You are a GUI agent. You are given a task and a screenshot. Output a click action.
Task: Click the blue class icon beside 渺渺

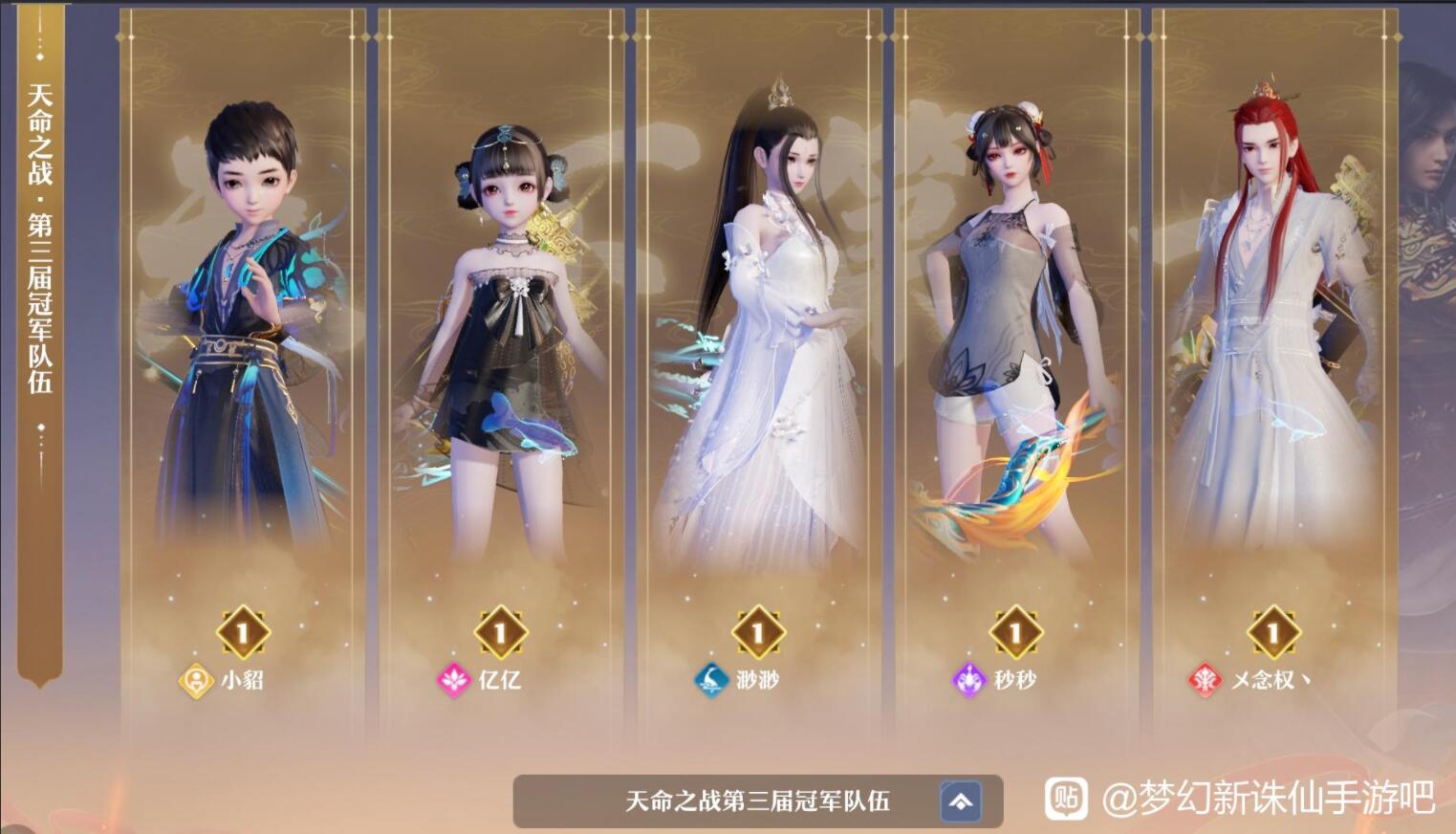(712, 681)
